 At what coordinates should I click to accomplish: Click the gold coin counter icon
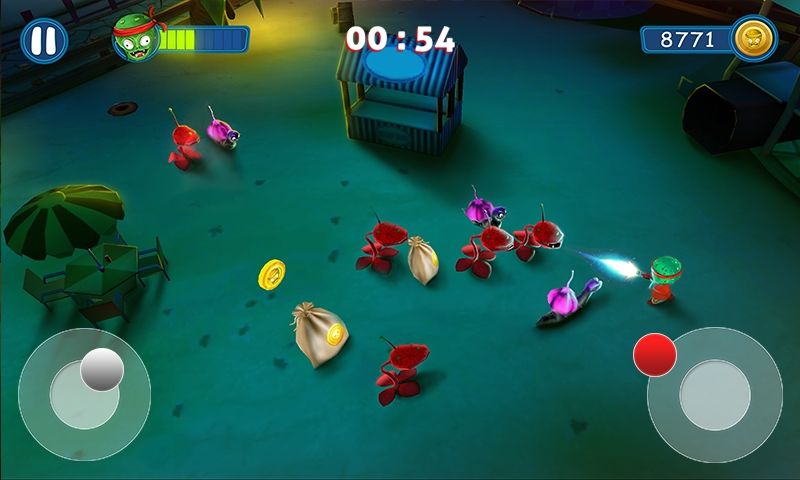pyautogui.click(x=753, y=39)
